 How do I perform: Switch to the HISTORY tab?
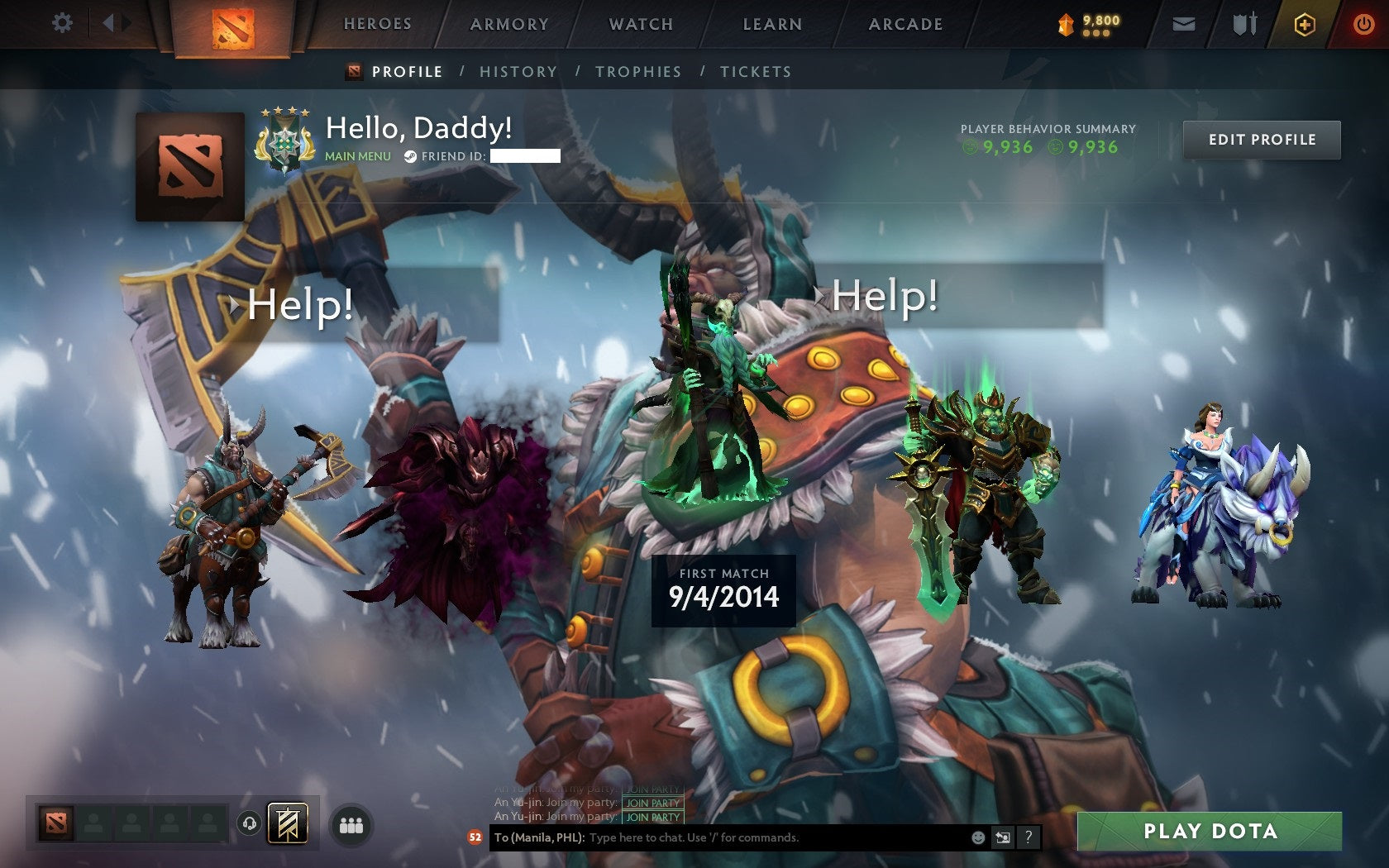click(517, 72)
